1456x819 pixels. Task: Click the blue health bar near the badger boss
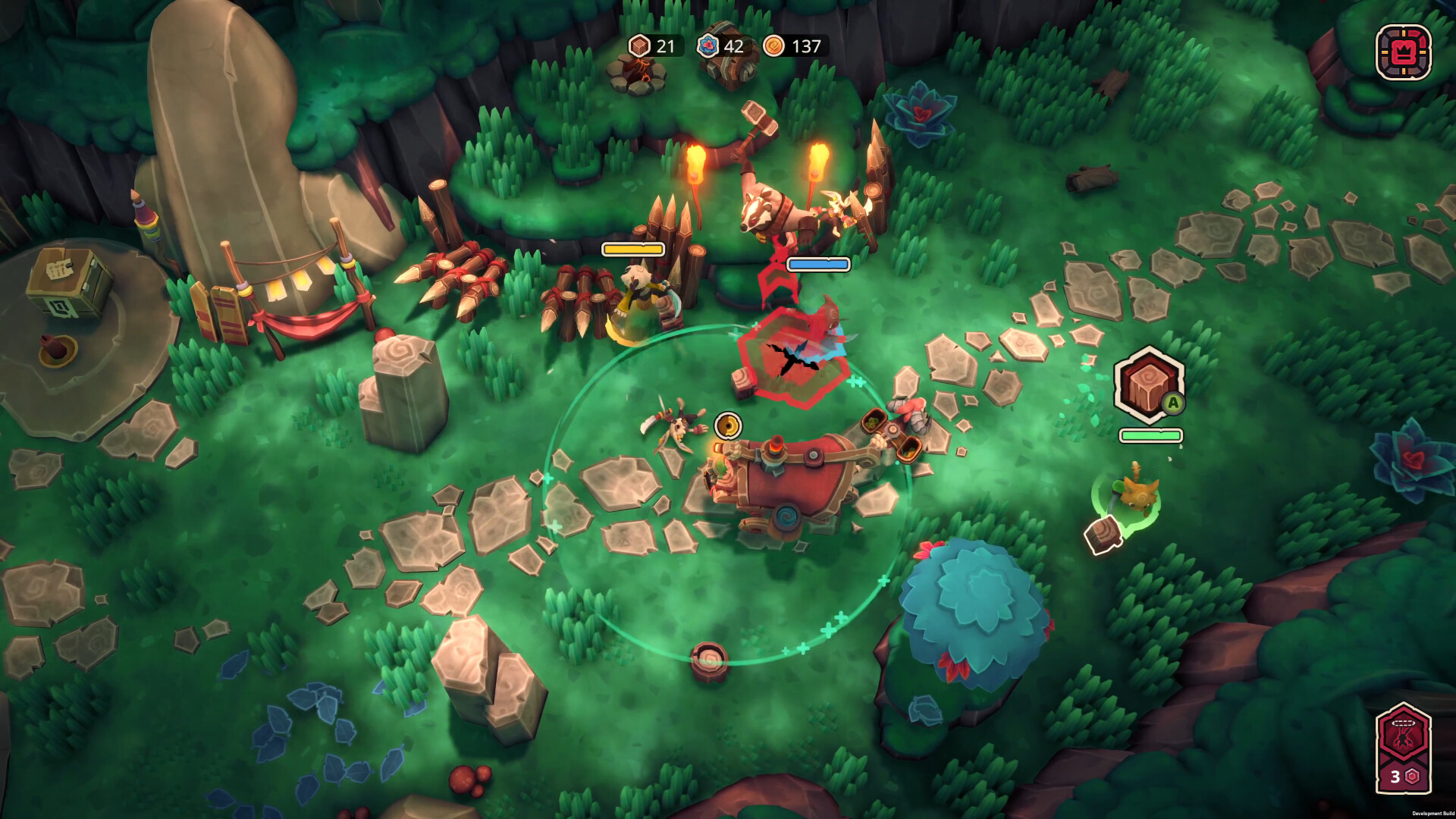pyautogui.click(x=817, y=265)
